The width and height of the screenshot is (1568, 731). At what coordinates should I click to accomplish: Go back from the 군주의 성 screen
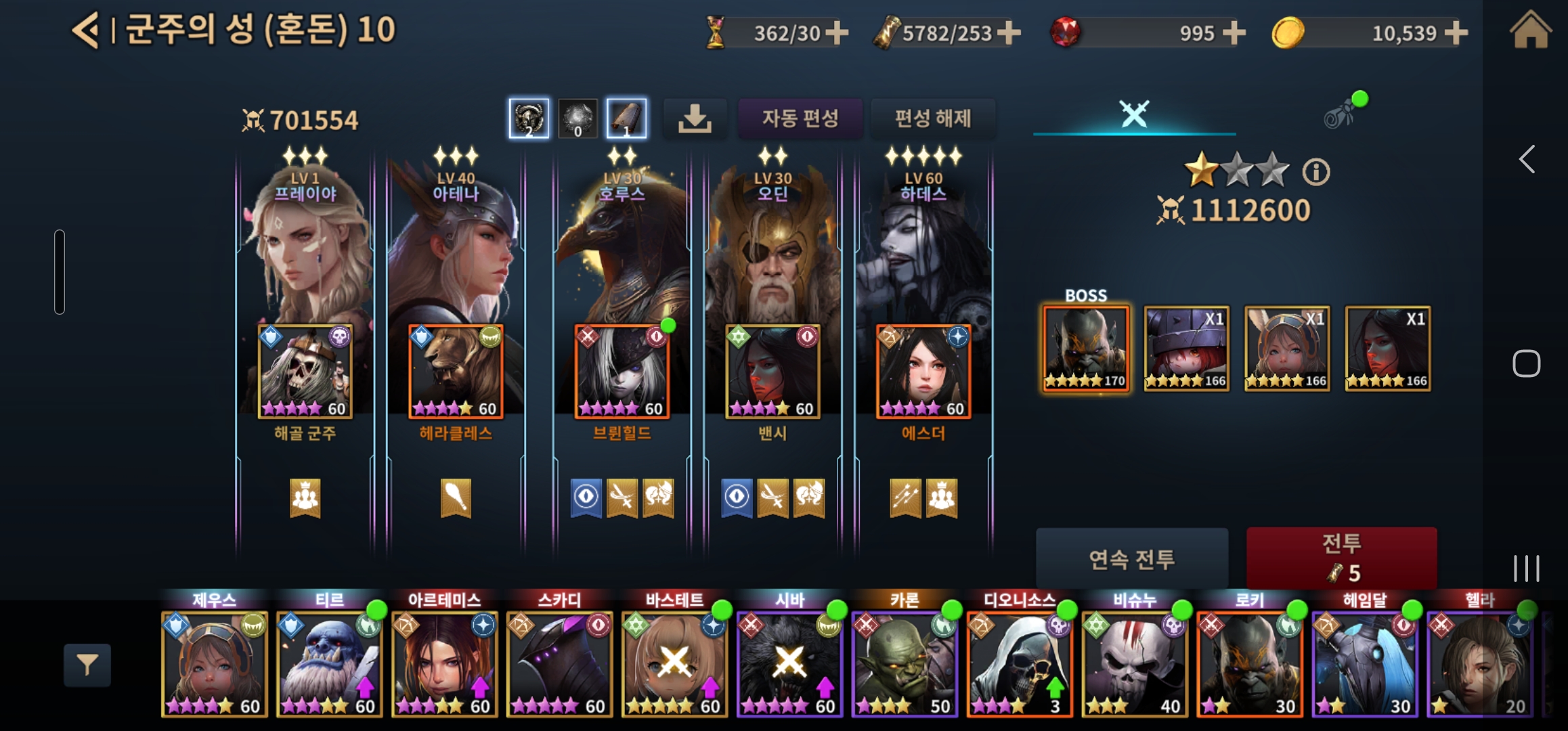(x=86, y=31)
